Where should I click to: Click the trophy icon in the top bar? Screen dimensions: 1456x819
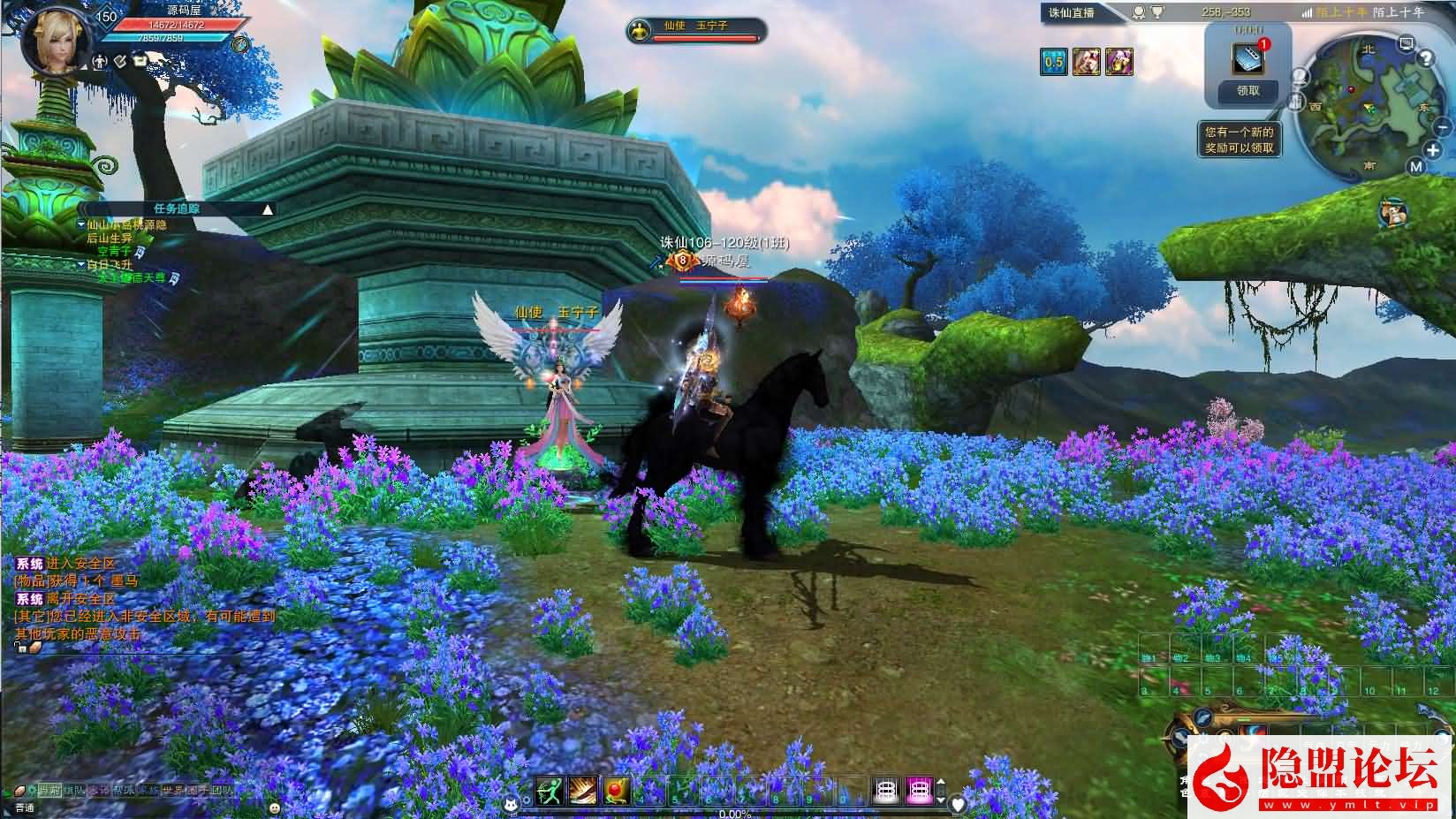point(1157,12)
